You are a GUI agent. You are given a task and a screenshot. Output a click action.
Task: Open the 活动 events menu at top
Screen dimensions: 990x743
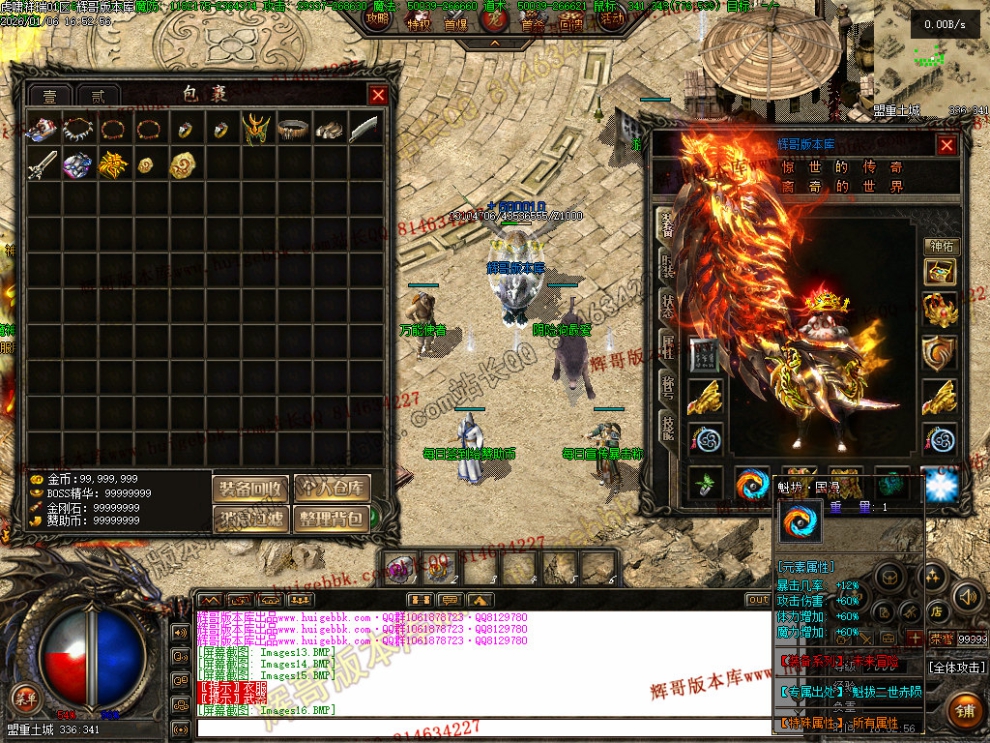[x=611, y=17]
